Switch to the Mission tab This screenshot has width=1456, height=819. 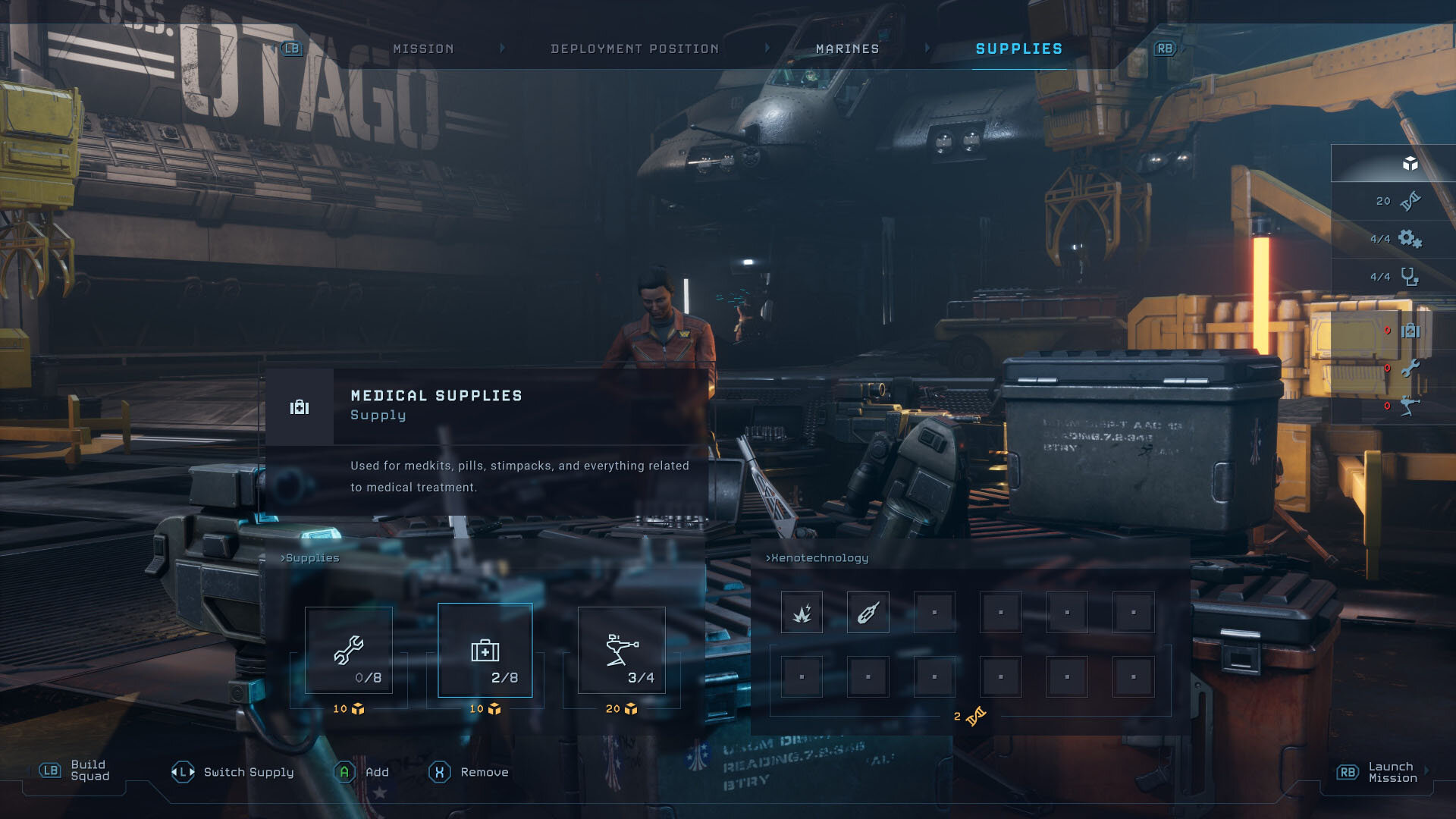[x=423, y=49]
